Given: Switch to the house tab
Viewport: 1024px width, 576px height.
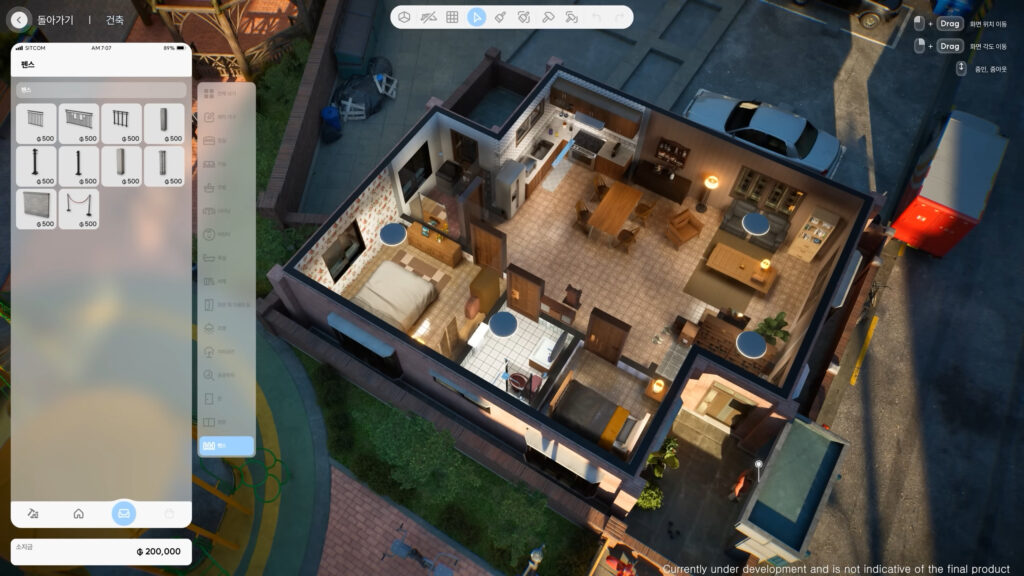Looking at the screenshot, I should [79, 513].
